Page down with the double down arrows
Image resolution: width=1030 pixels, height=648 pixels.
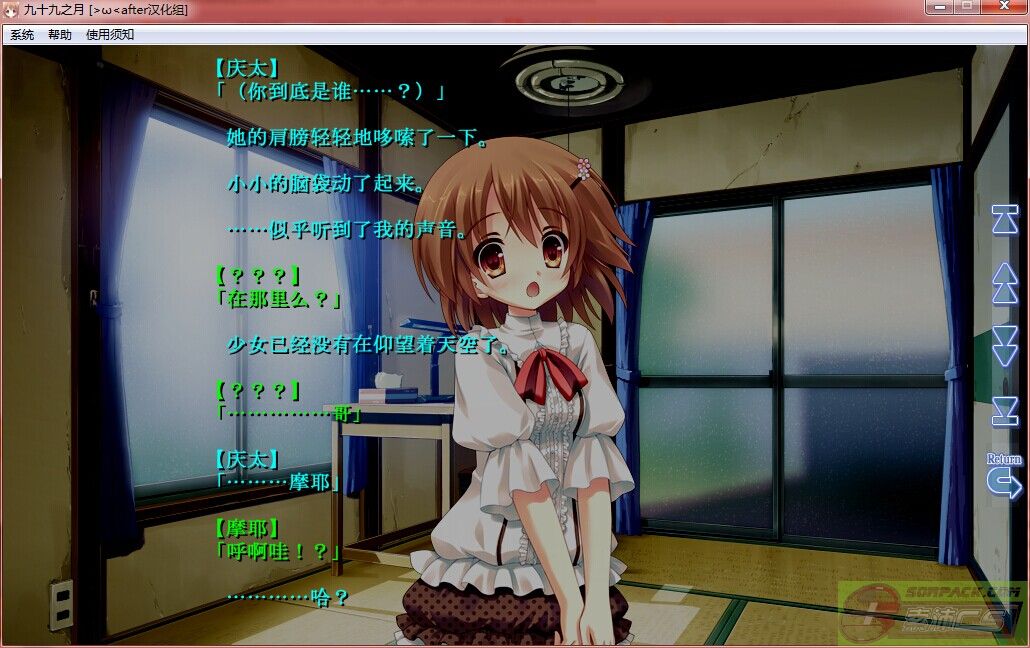click(1004, 346)
